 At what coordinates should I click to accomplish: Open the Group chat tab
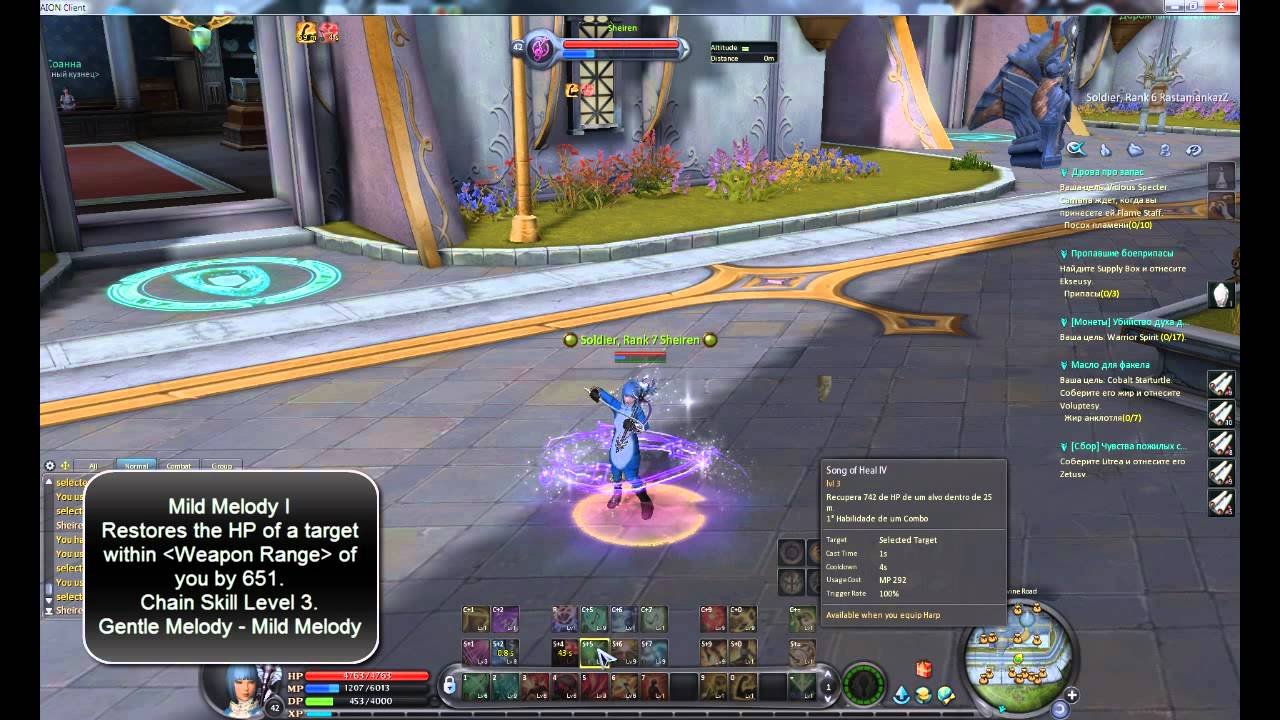pos(221,466)
